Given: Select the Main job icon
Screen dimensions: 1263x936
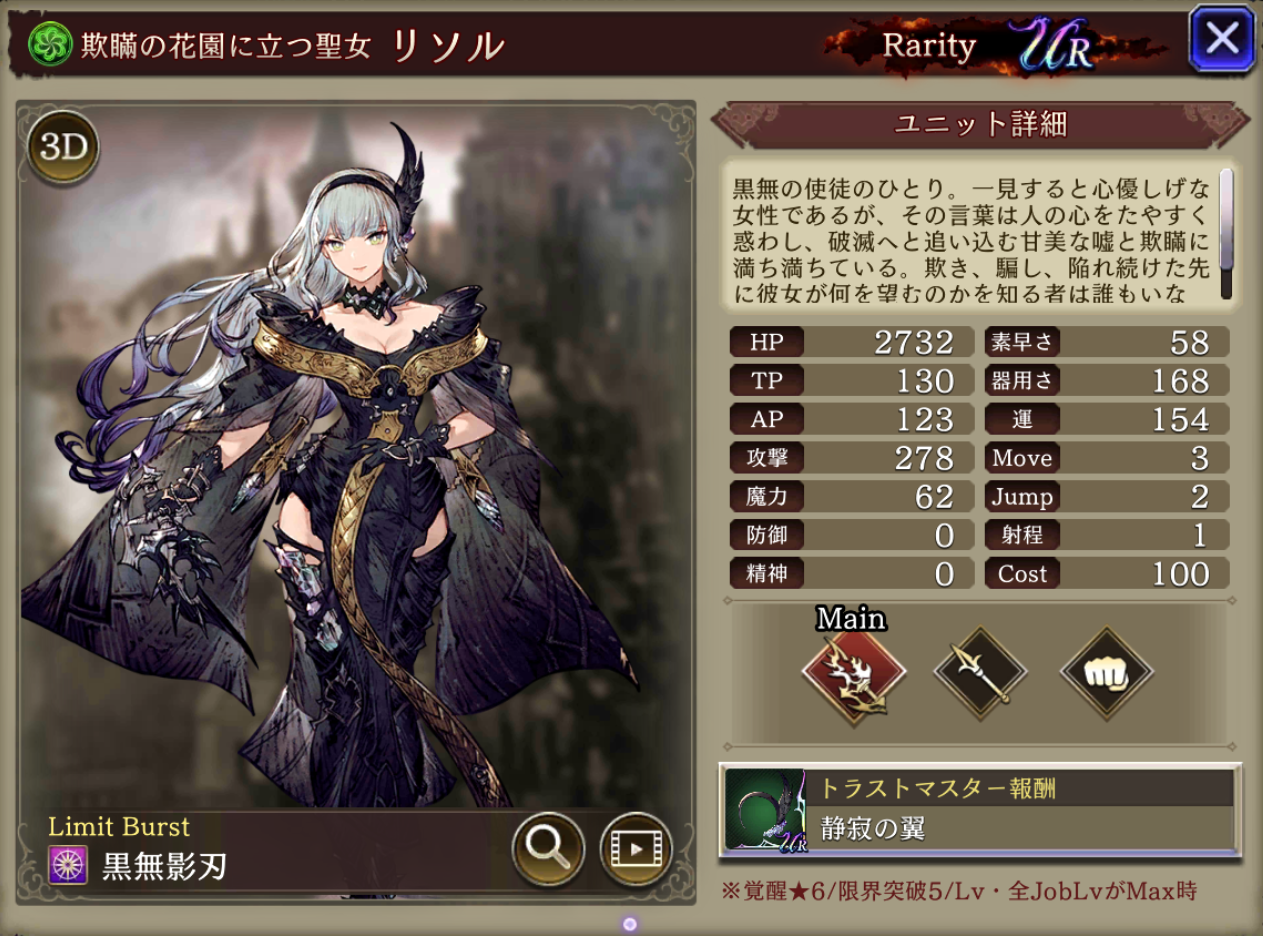Looking at the screenshot, I should point(853,672).
